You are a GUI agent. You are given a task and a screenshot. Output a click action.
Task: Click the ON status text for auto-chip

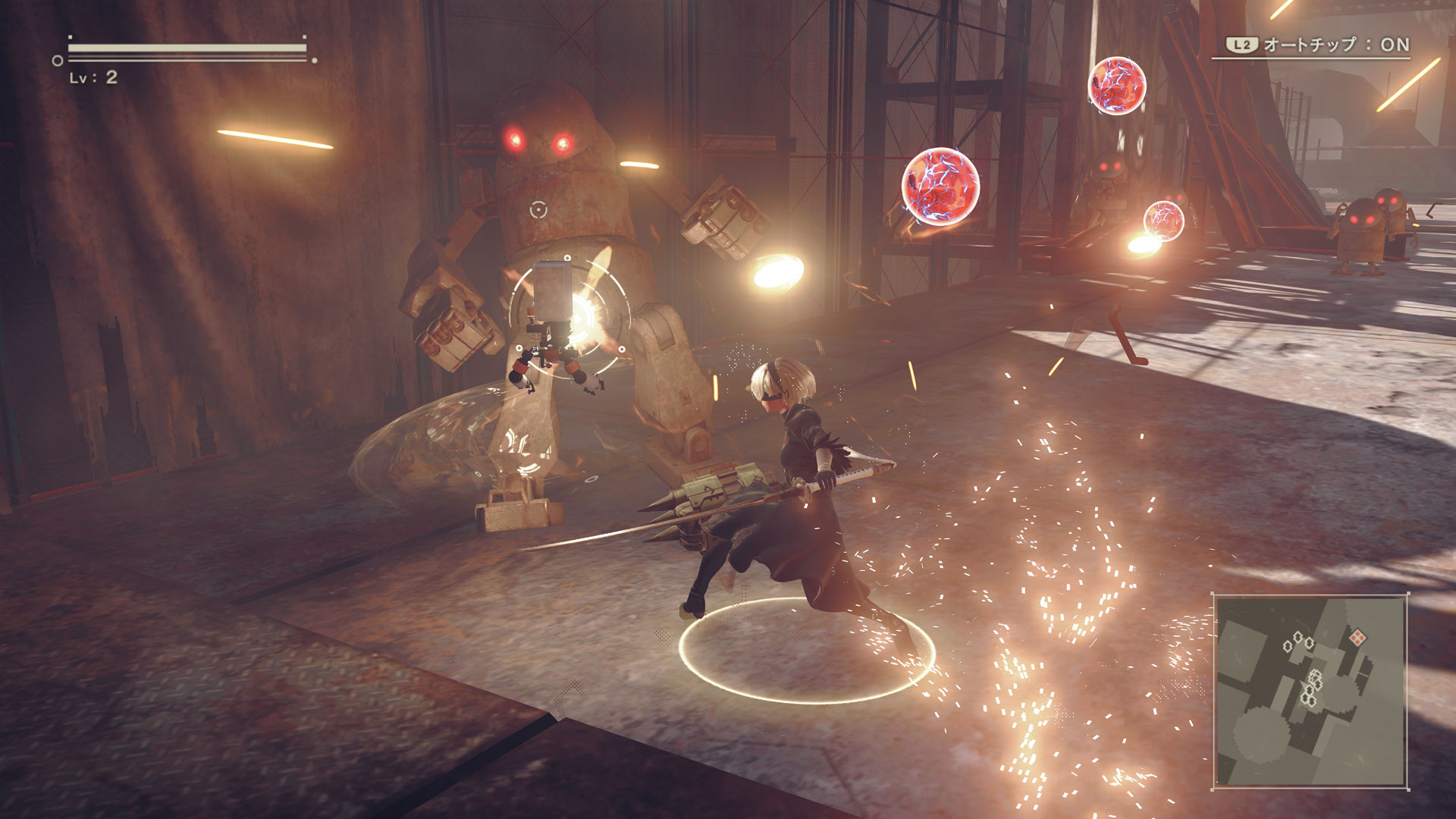(1395, 44)
